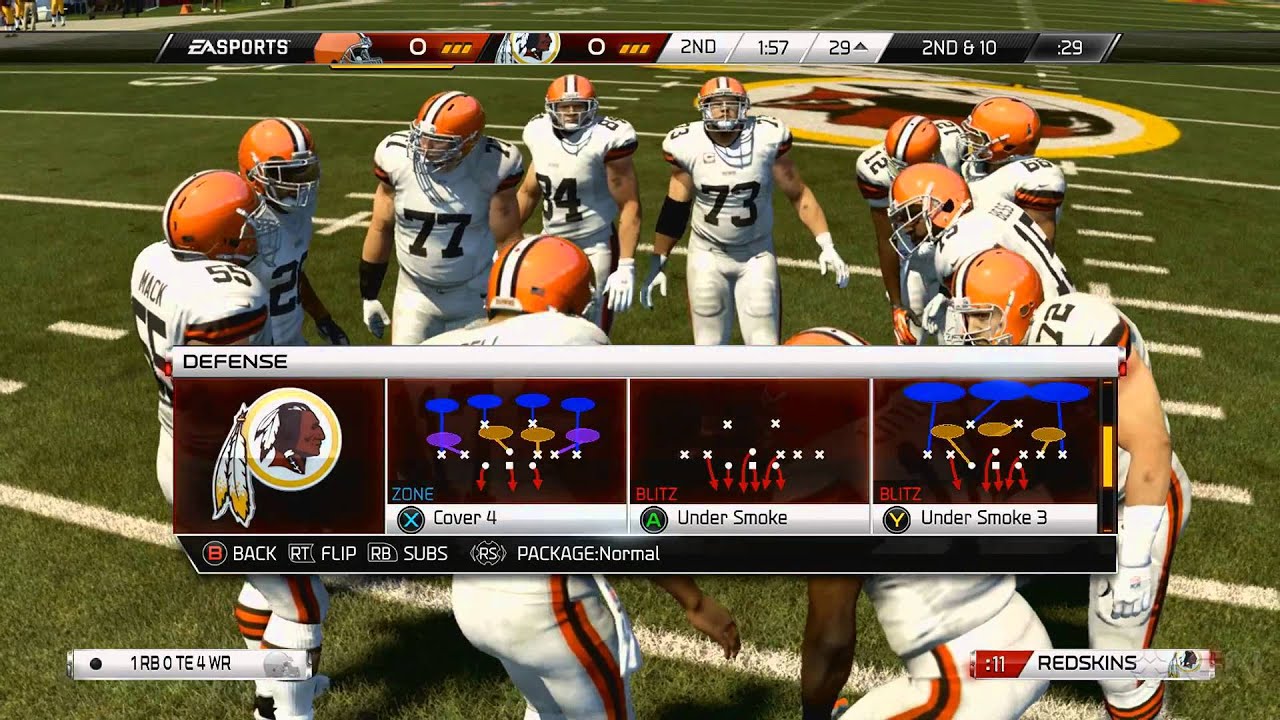Click the X button icon for Cover 4
1280x720 pixels.
pos(411,518)
